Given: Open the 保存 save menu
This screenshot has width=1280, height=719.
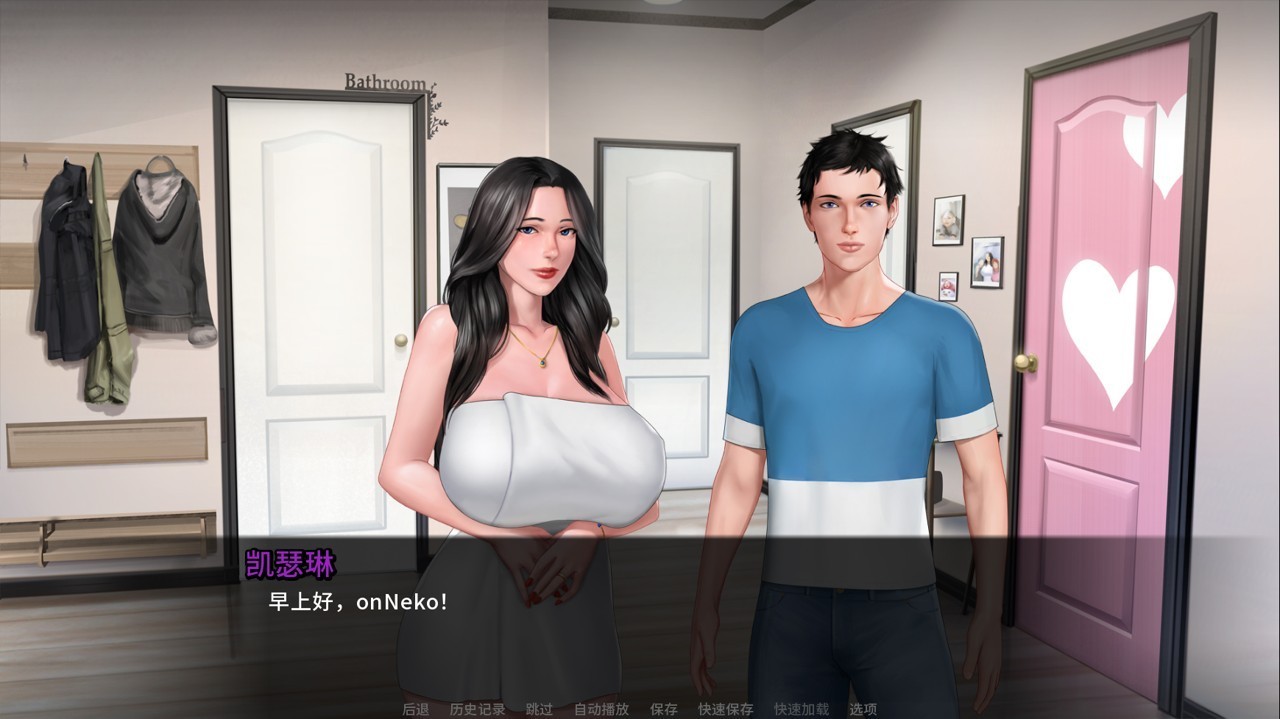Looking at the screenshot, I should click(x=663, y=709).
